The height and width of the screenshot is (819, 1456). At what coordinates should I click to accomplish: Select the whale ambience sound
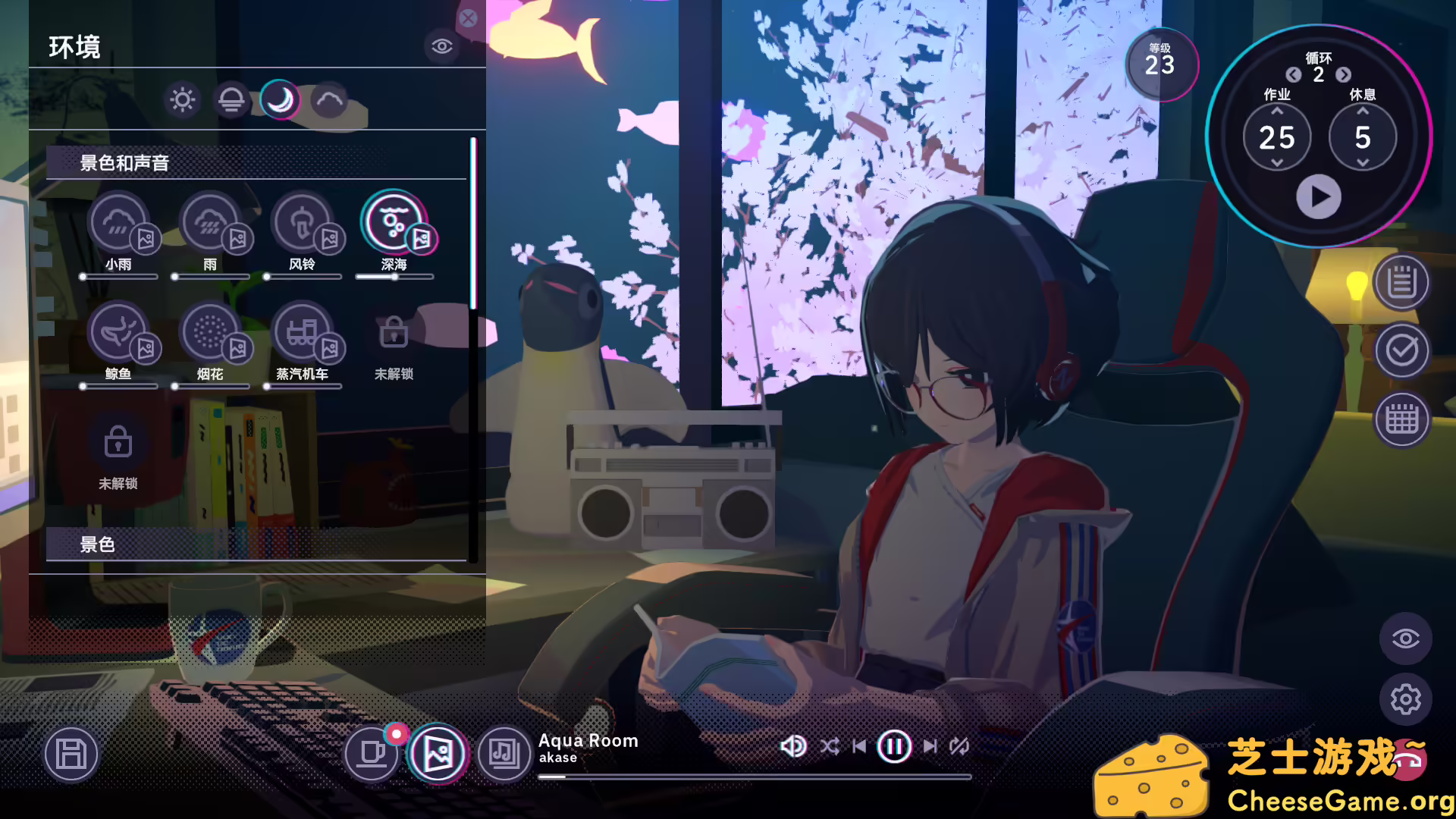coord(119,332)
